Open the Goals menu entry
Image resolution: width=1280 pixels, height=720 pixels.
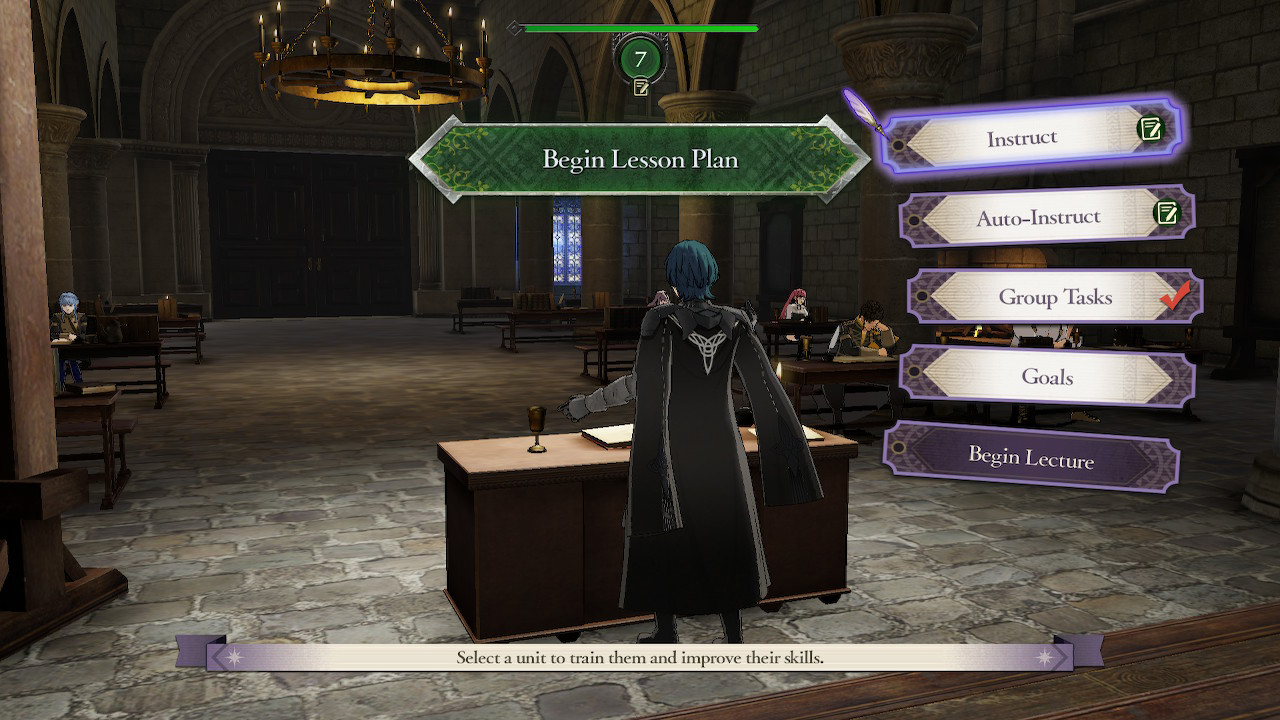coord(1046,377)
